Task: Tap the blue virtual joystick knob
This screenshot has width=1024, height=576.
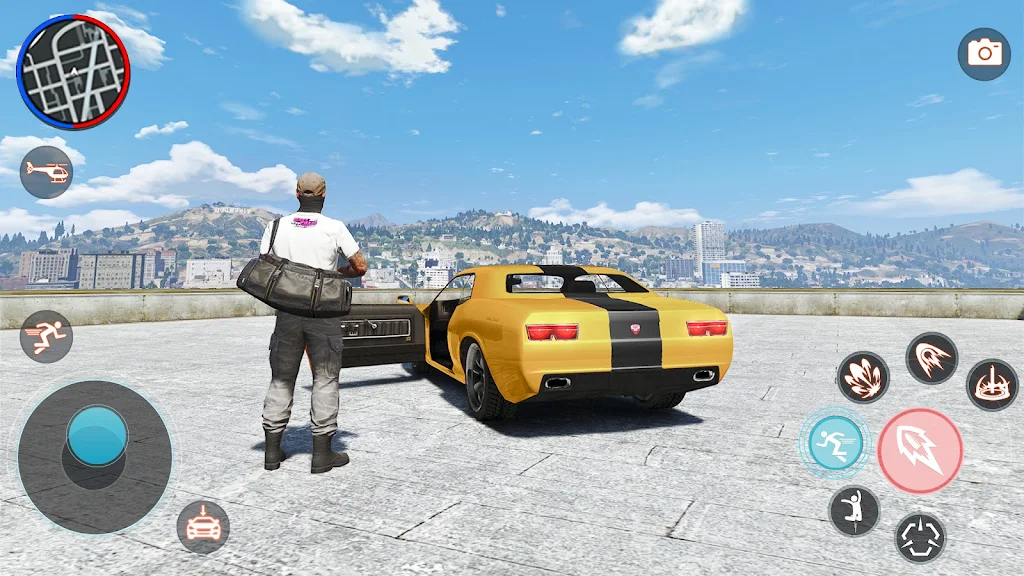Action: point(97,436)
